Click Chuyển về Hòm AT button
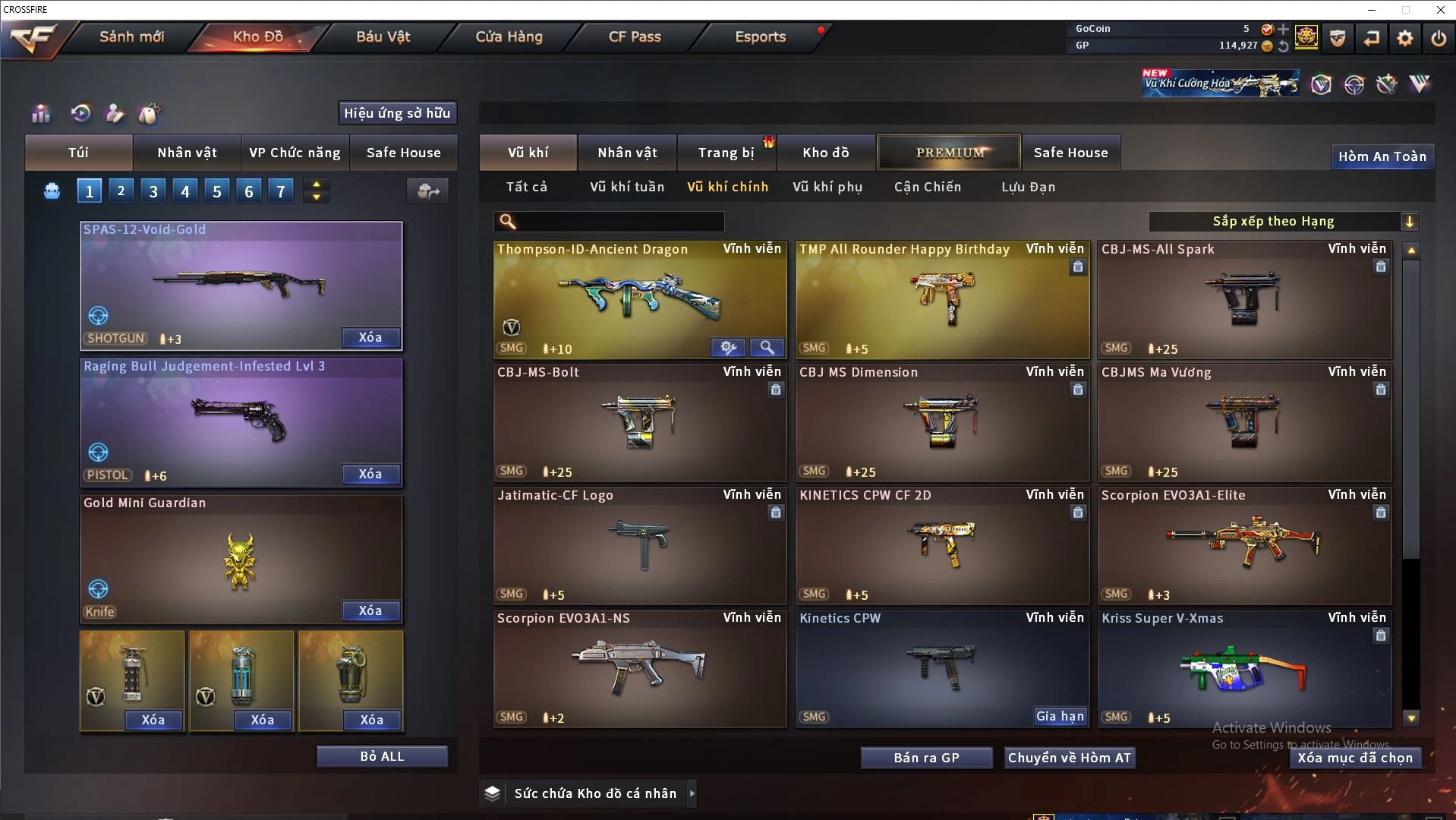Image resolution: width=1456 pixels, height=820 pixels. tap(1069, 758)
